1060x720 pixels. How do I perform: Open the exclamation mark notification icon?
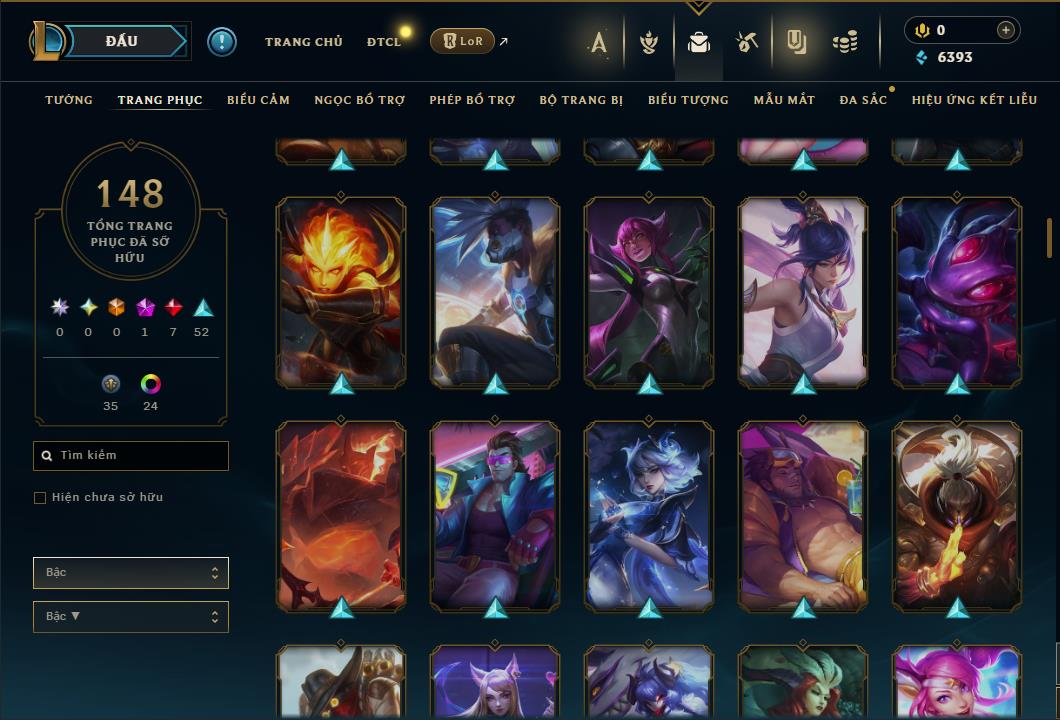(222, 42)
